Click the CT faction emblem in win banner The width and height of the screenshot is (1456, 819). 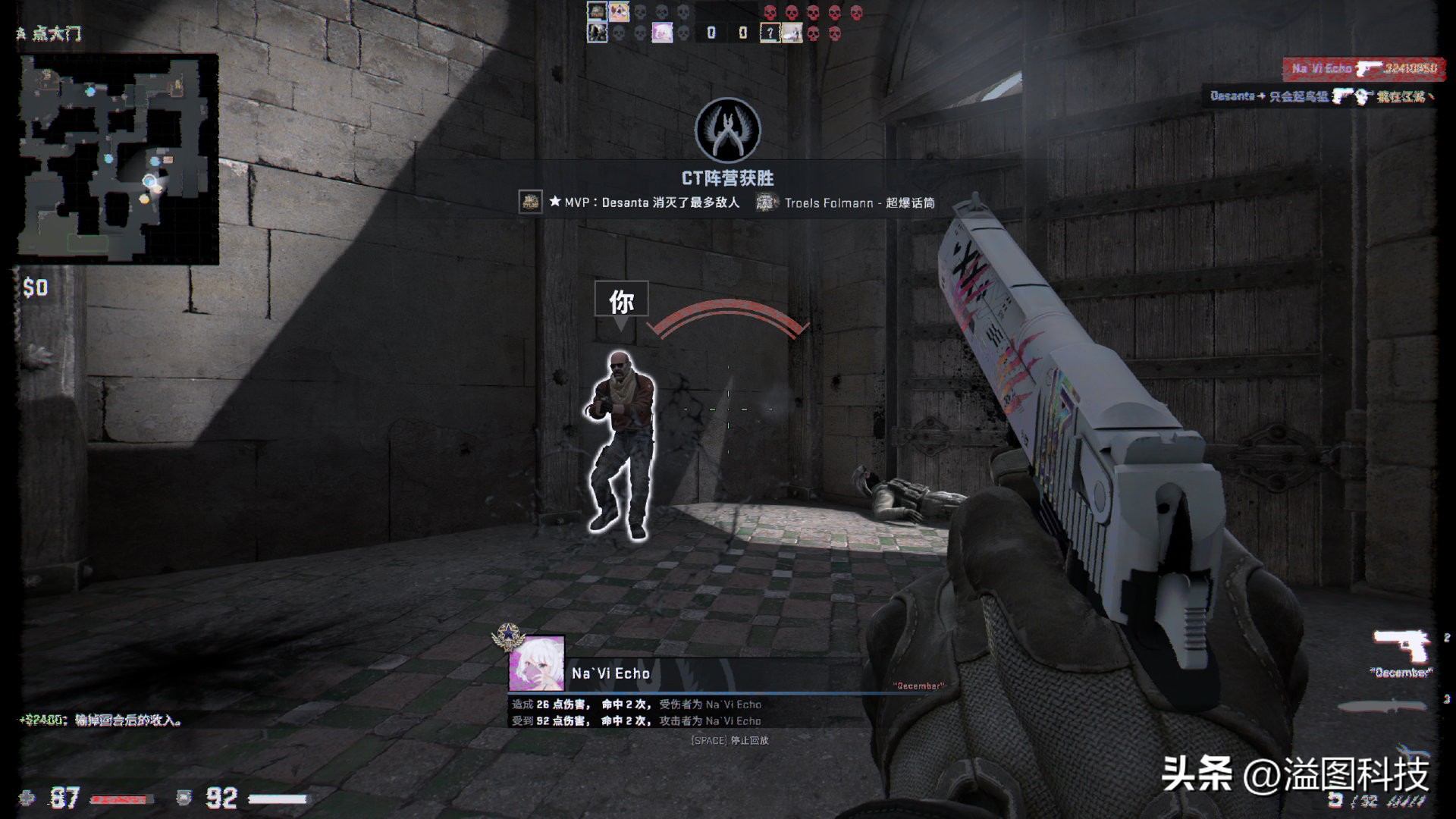[727, 130]
